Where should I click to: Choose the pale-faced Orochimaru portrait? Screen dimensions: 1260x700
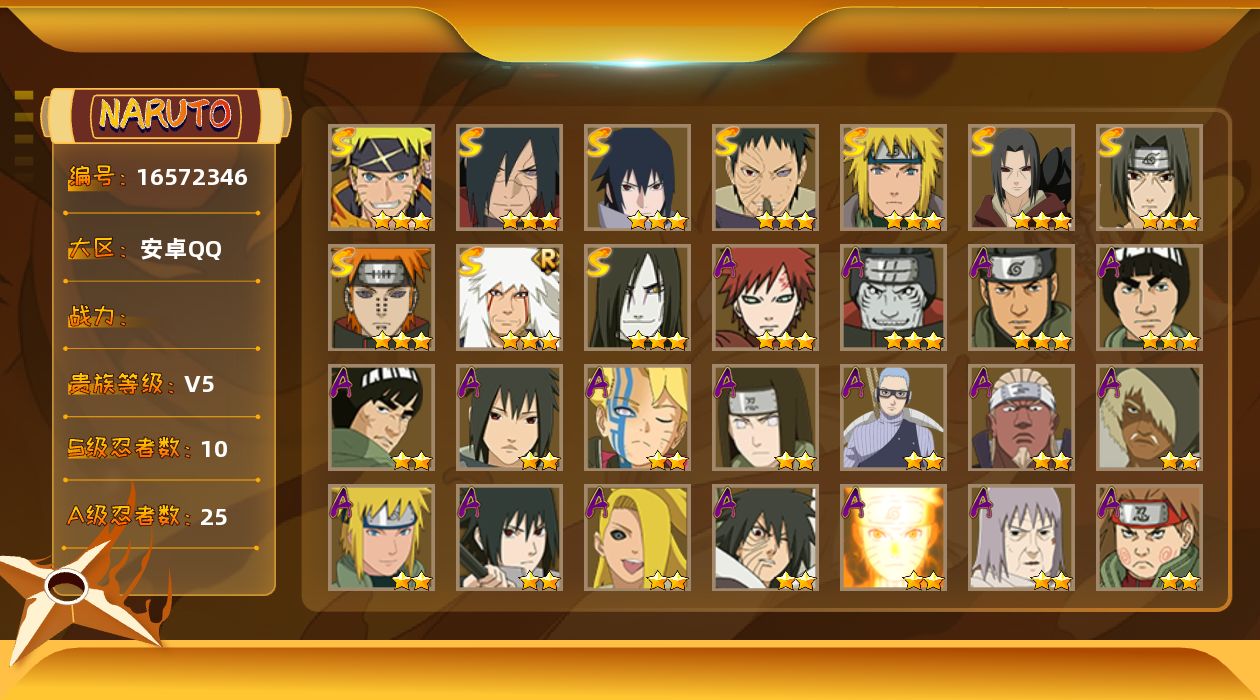(637, 297)
